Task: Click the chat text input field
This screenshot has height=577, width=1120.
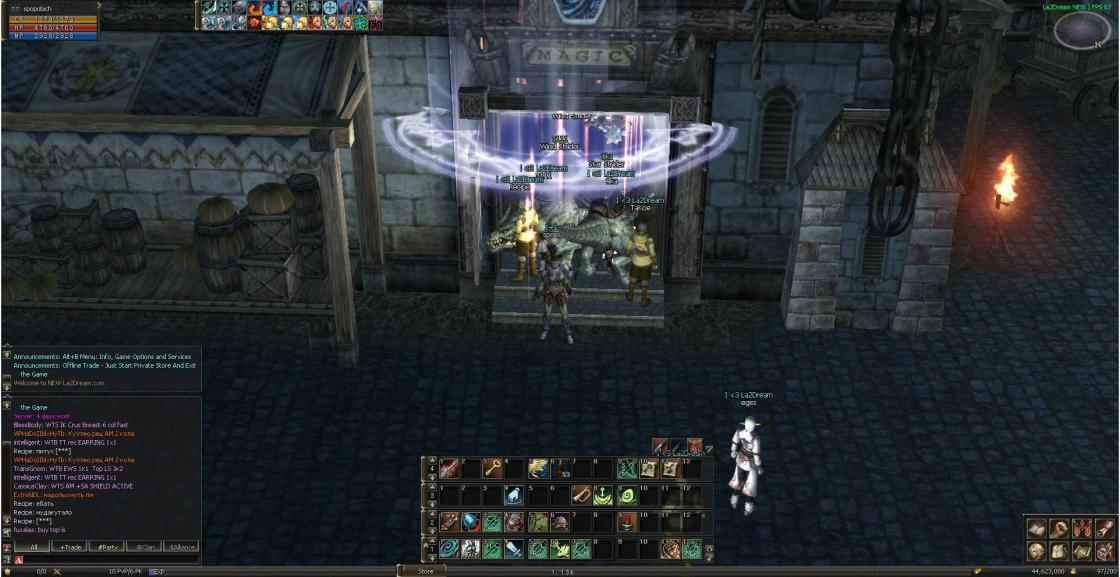Action: pos(110,559)
